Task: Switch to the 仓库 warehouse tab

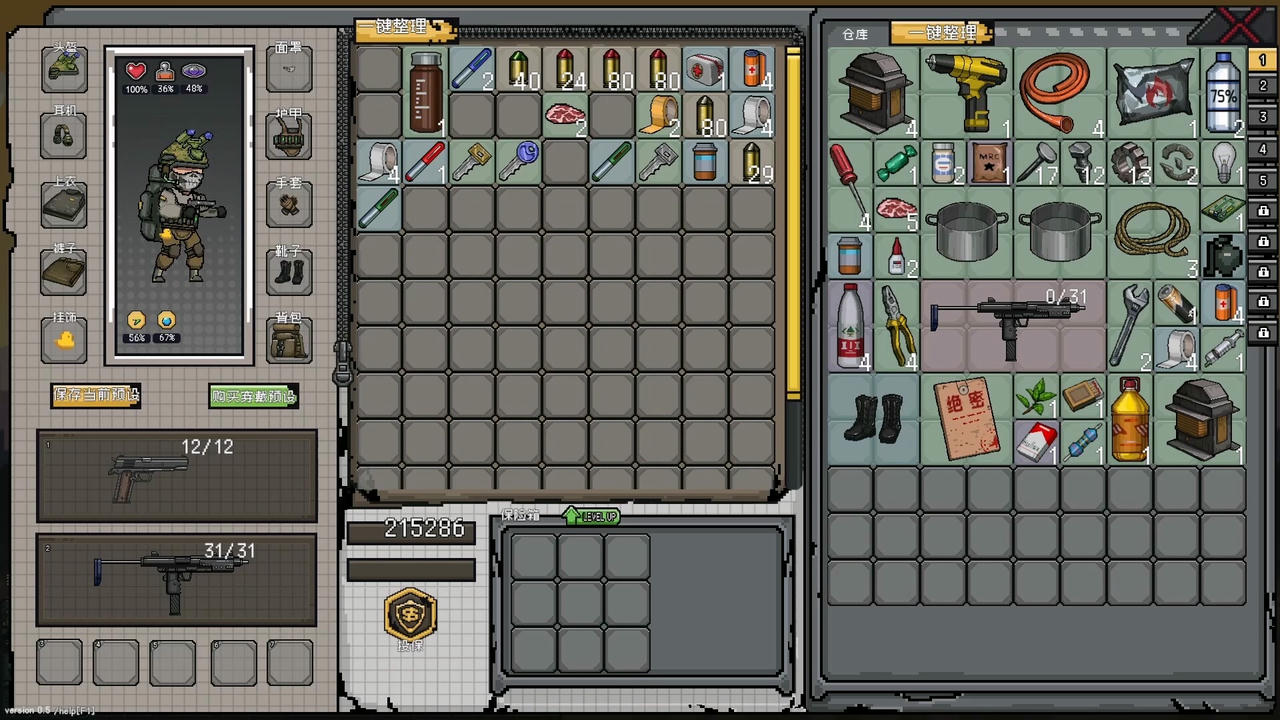Action: pos(855,34)
